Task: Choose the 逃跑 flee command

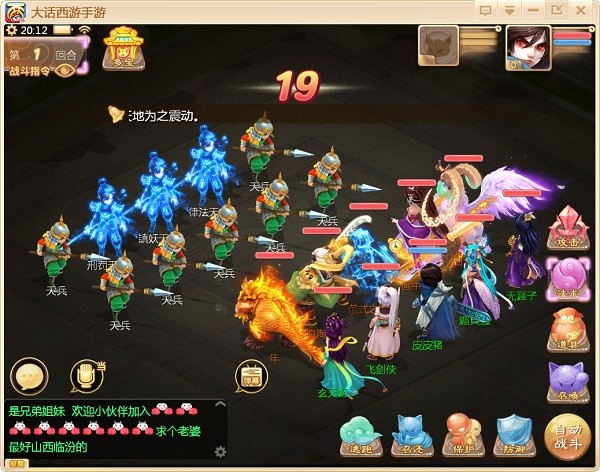Action: [357, 435]
